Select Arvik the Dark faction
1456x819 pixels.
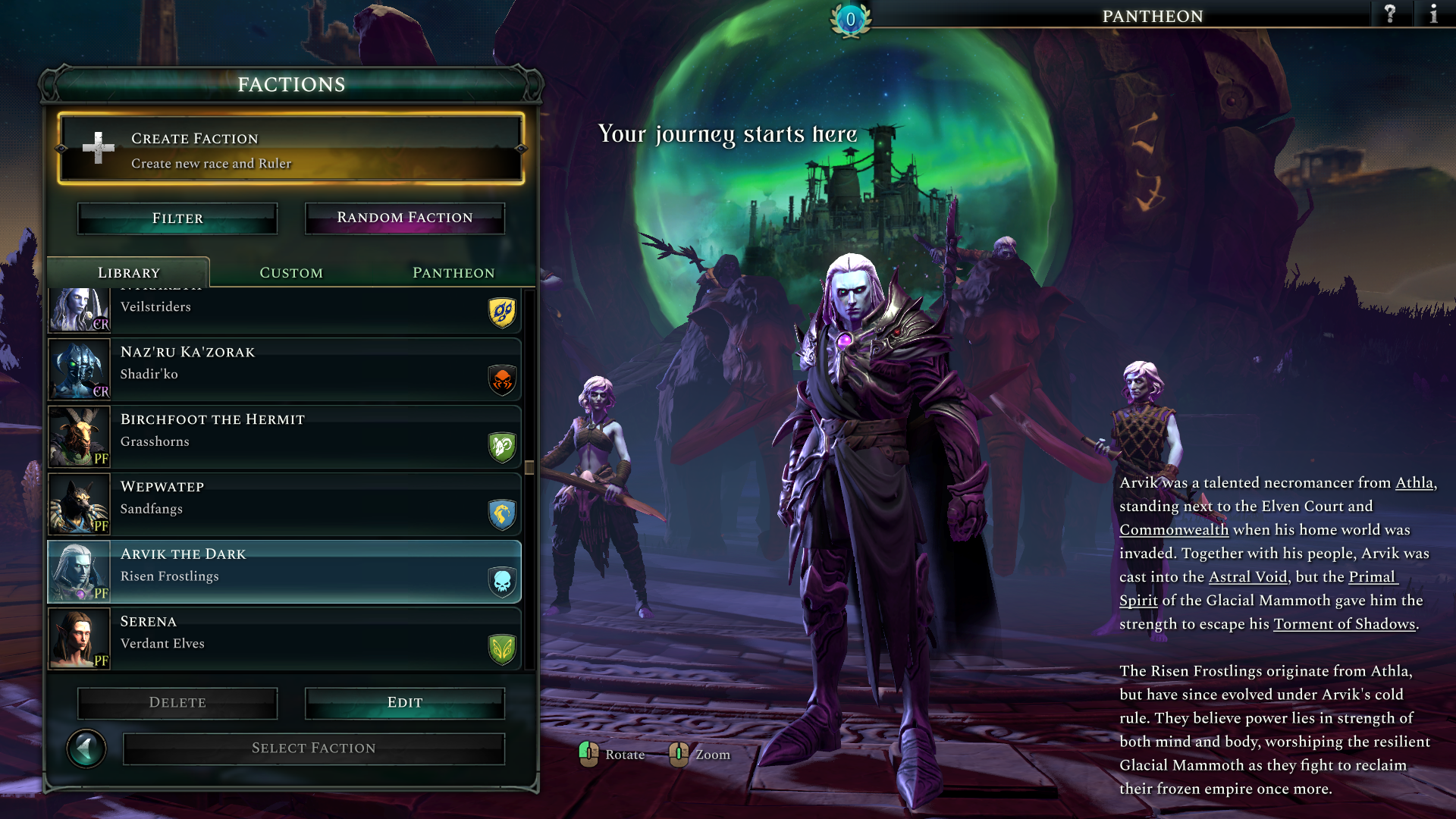(x=284, y=572)
